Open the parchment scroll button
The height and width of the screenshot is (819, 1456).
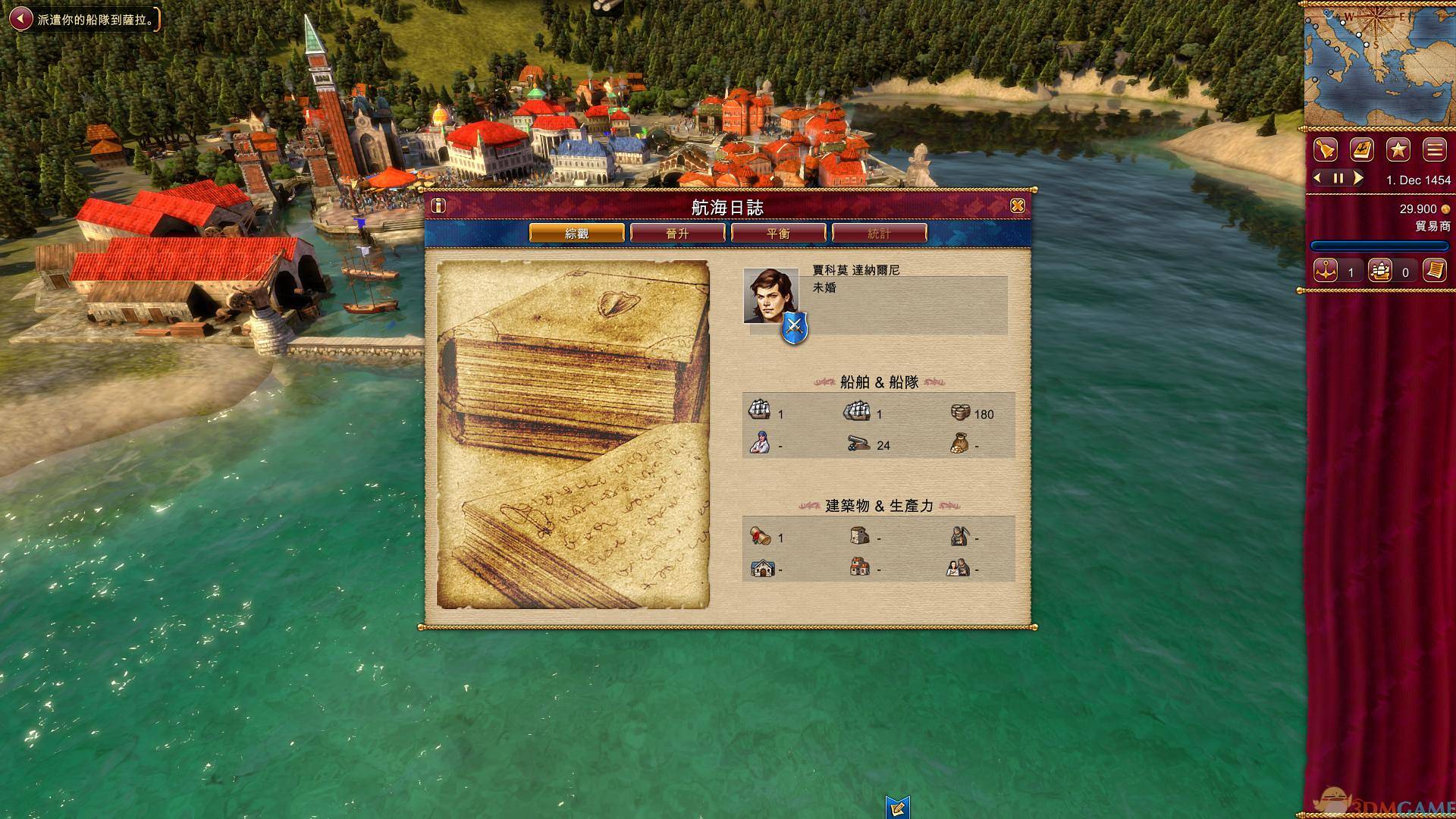click(x=1434, y=271)
